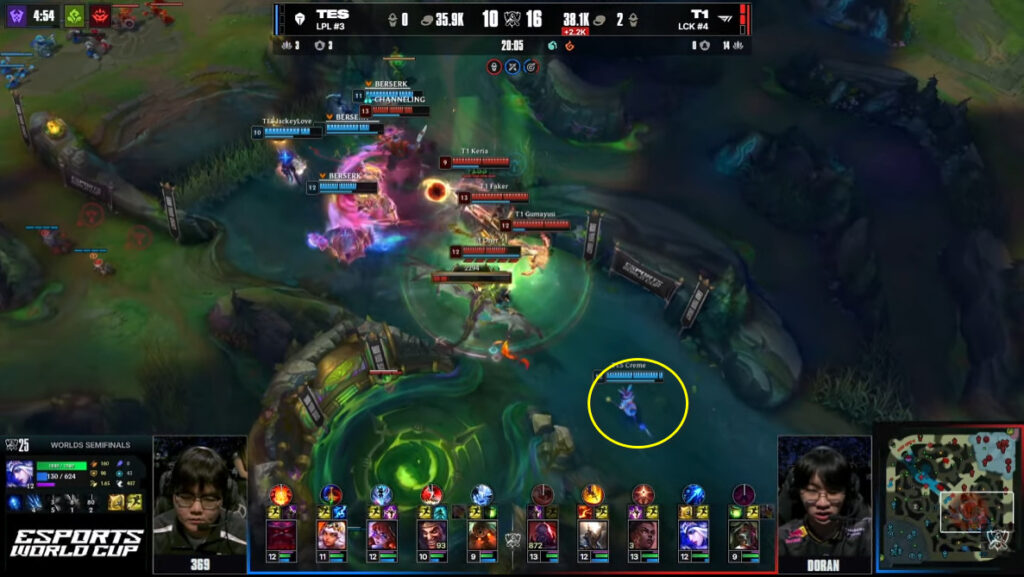The height and width of the screenshot is (577, 1024).
Task: Click the red objective icon in the top-left tracker
Action: (102, 16)
